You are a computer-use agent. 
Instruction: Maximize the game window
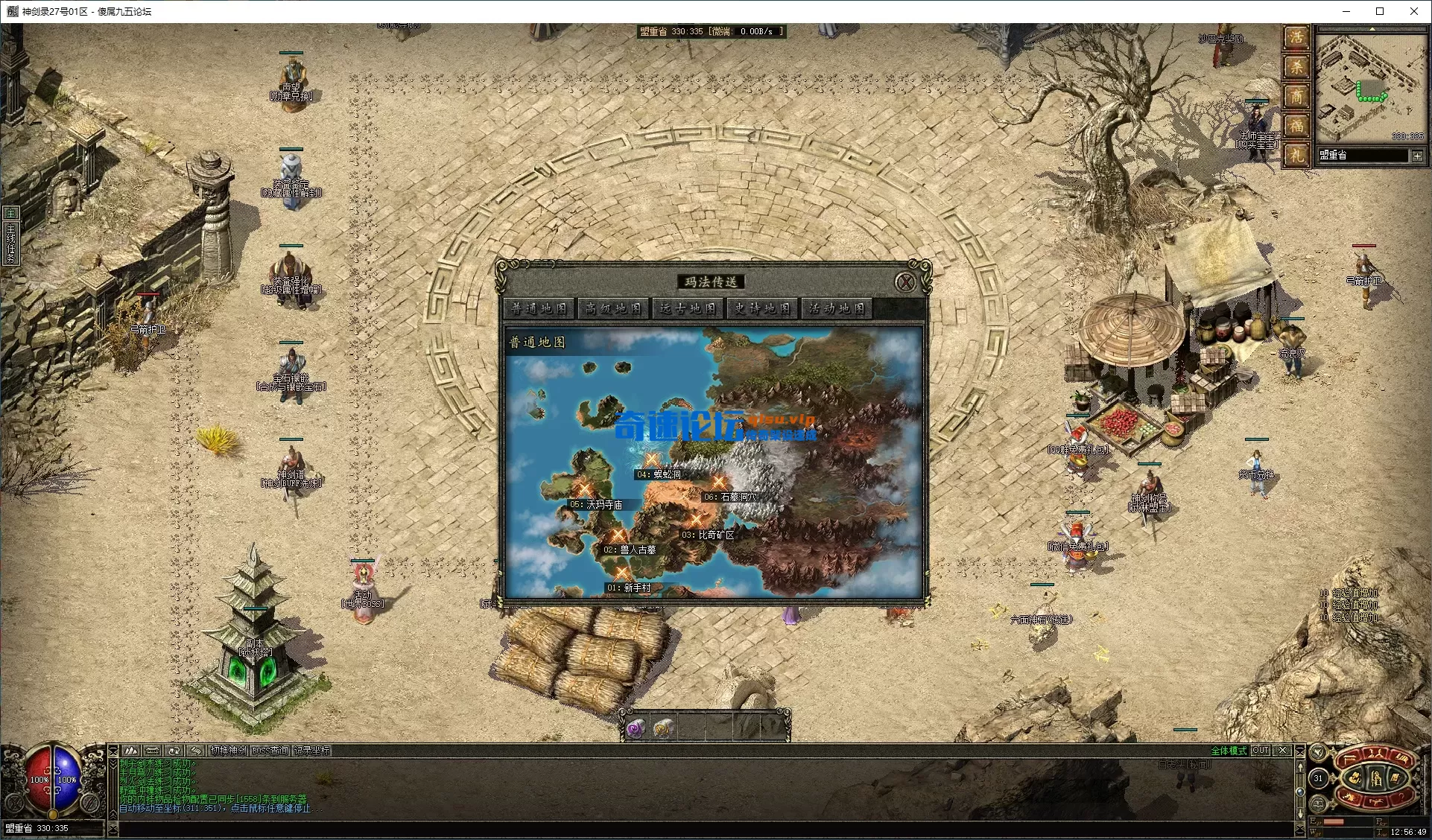coord(1380,11)
